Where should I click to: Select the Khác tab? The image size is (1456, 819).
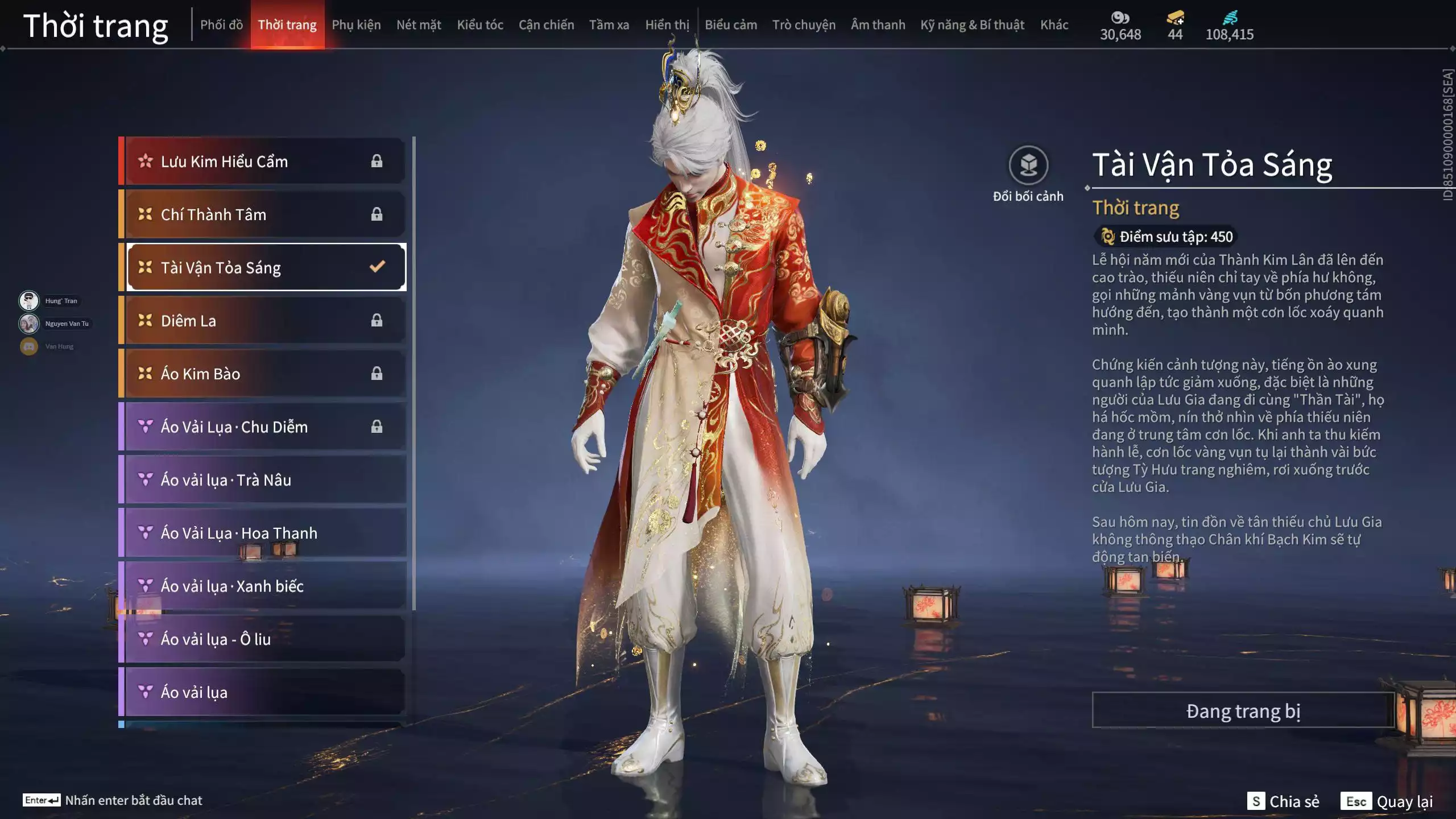click(x=1054, y=25)
